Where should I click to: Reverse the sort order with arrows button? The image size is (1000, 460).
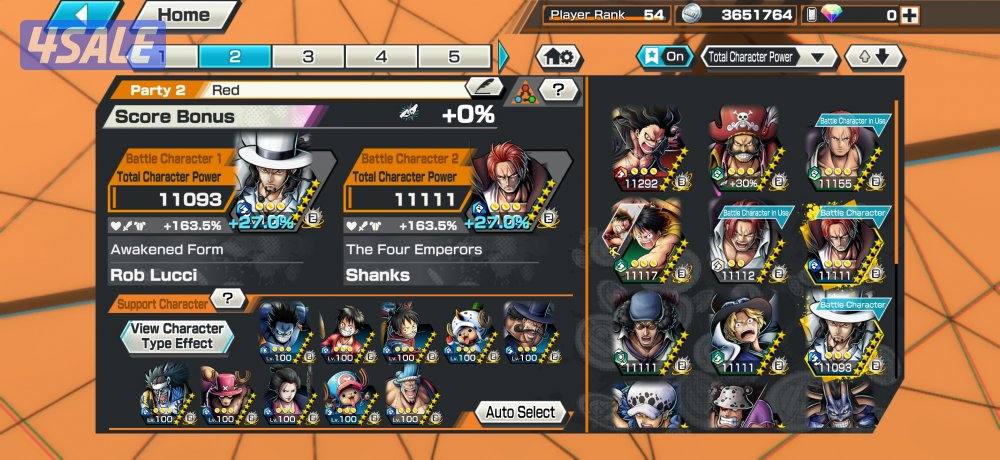click(x=867, y=57)
